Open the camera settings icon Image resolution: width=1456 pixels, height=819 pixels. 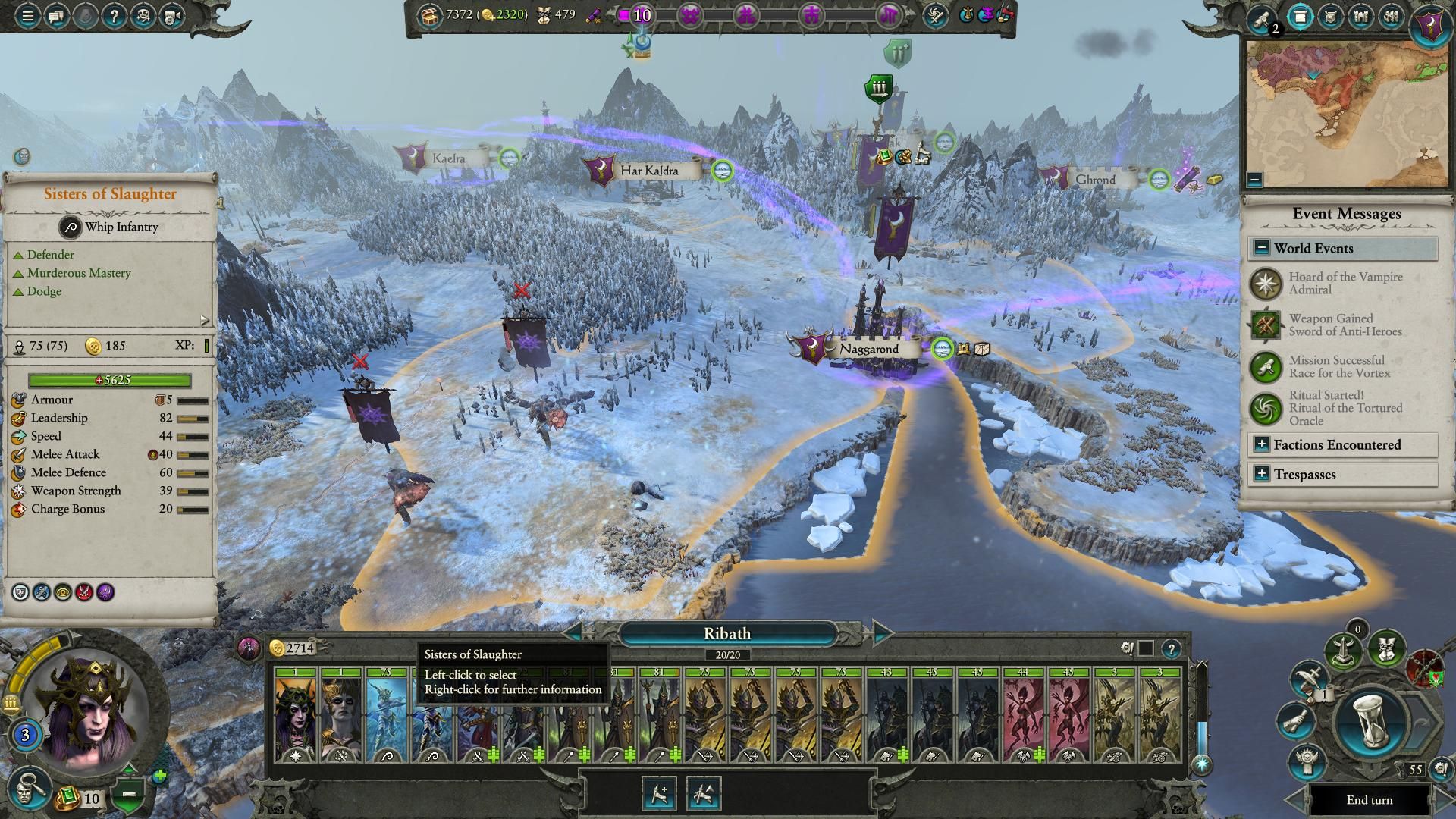point(172,16)
